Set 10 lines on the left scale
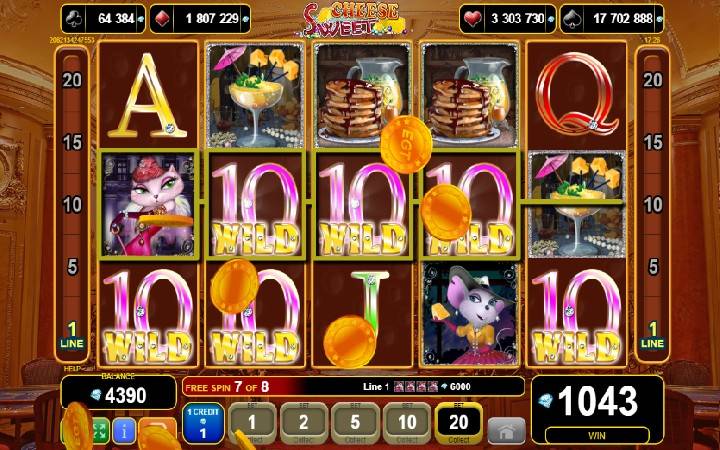 [71, 205]
